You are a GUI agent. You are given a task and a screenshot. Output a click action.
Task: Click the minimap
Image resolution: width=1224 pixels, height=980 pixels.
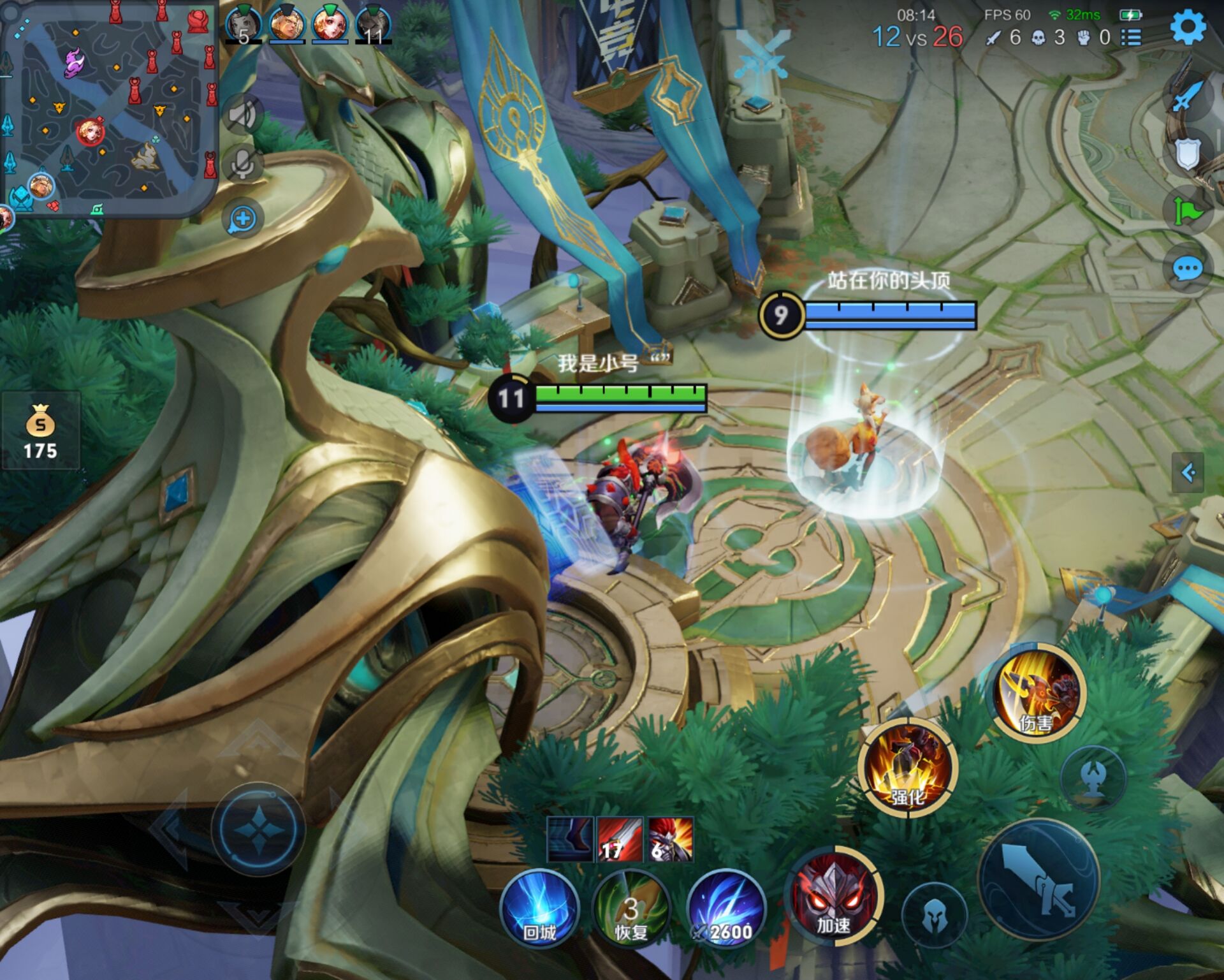click(108, 108)
